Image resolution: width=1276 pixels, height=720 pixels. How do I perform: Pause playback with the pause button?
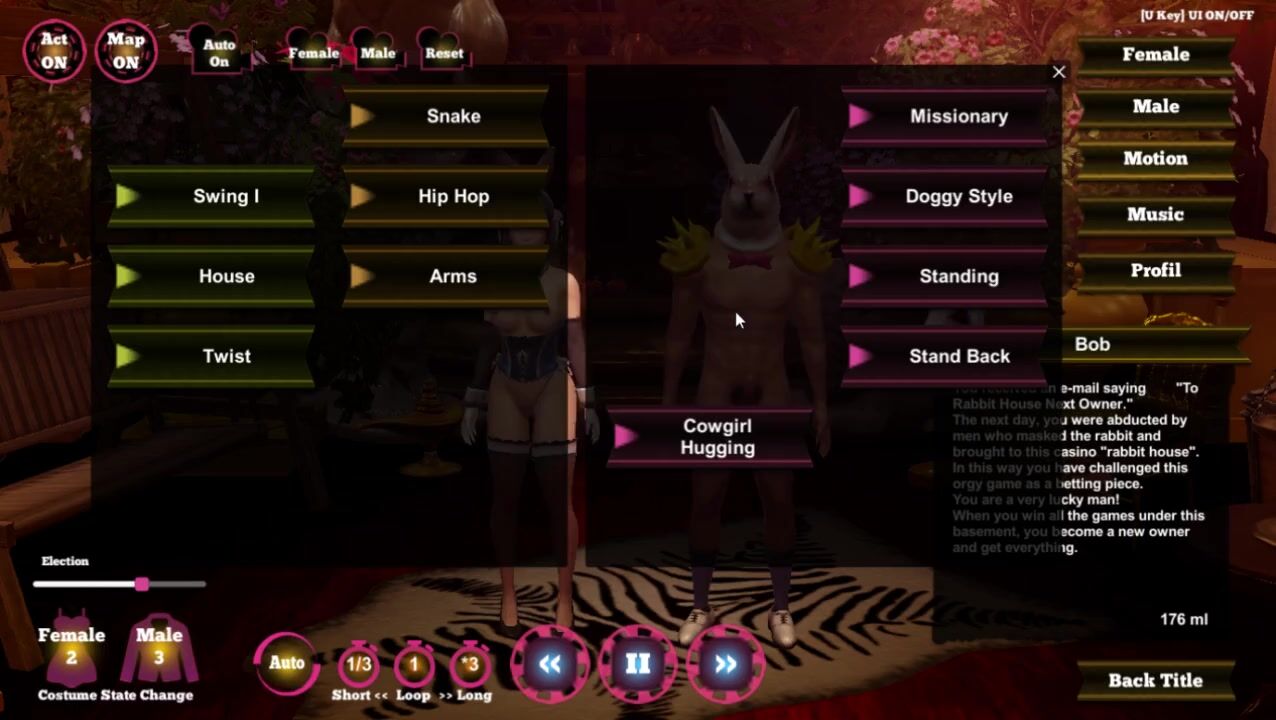click(638, 663)
